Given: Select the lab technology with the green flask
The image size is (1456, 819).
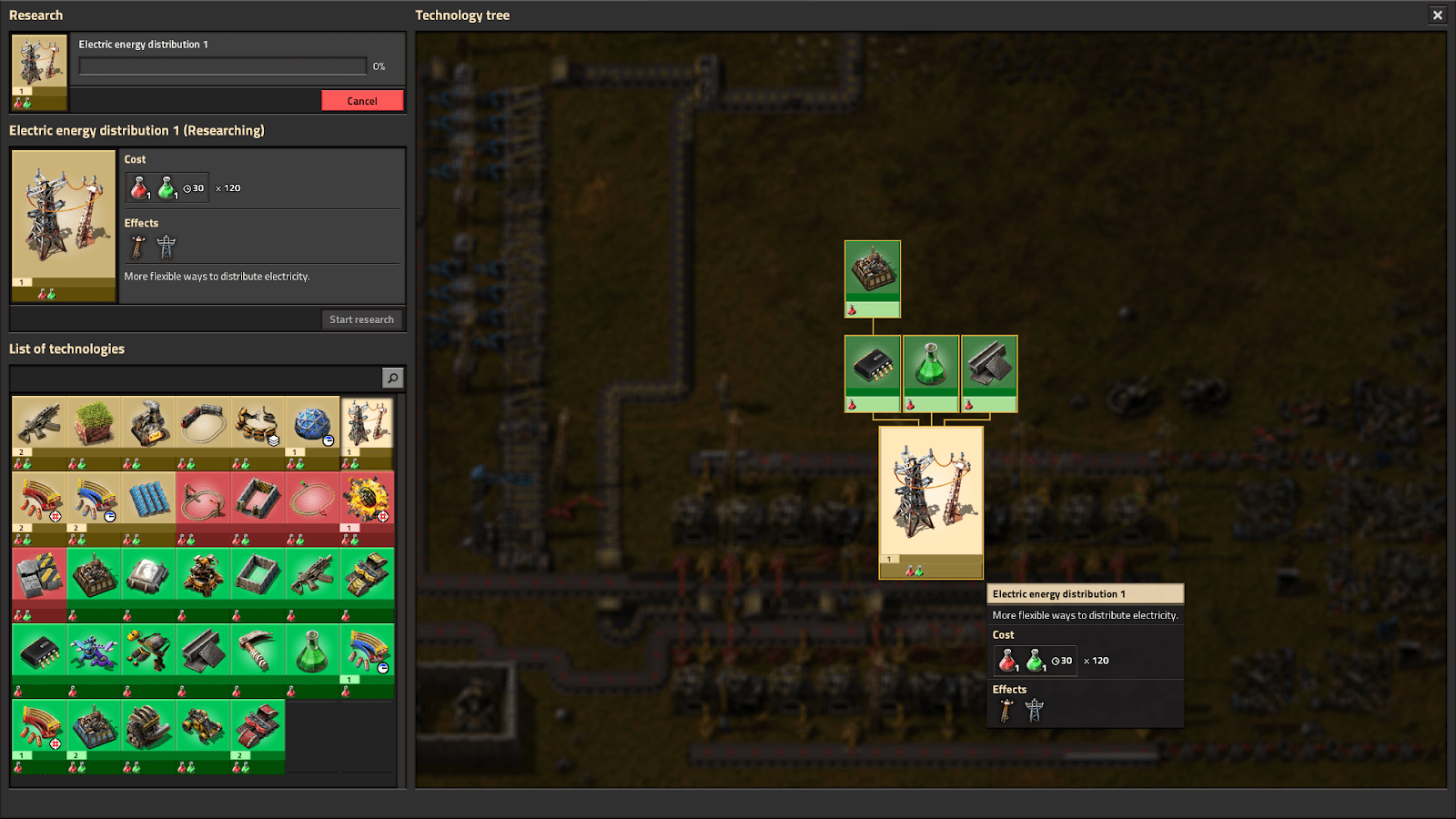Looking at the screenshot, I should tap(930, 369).
